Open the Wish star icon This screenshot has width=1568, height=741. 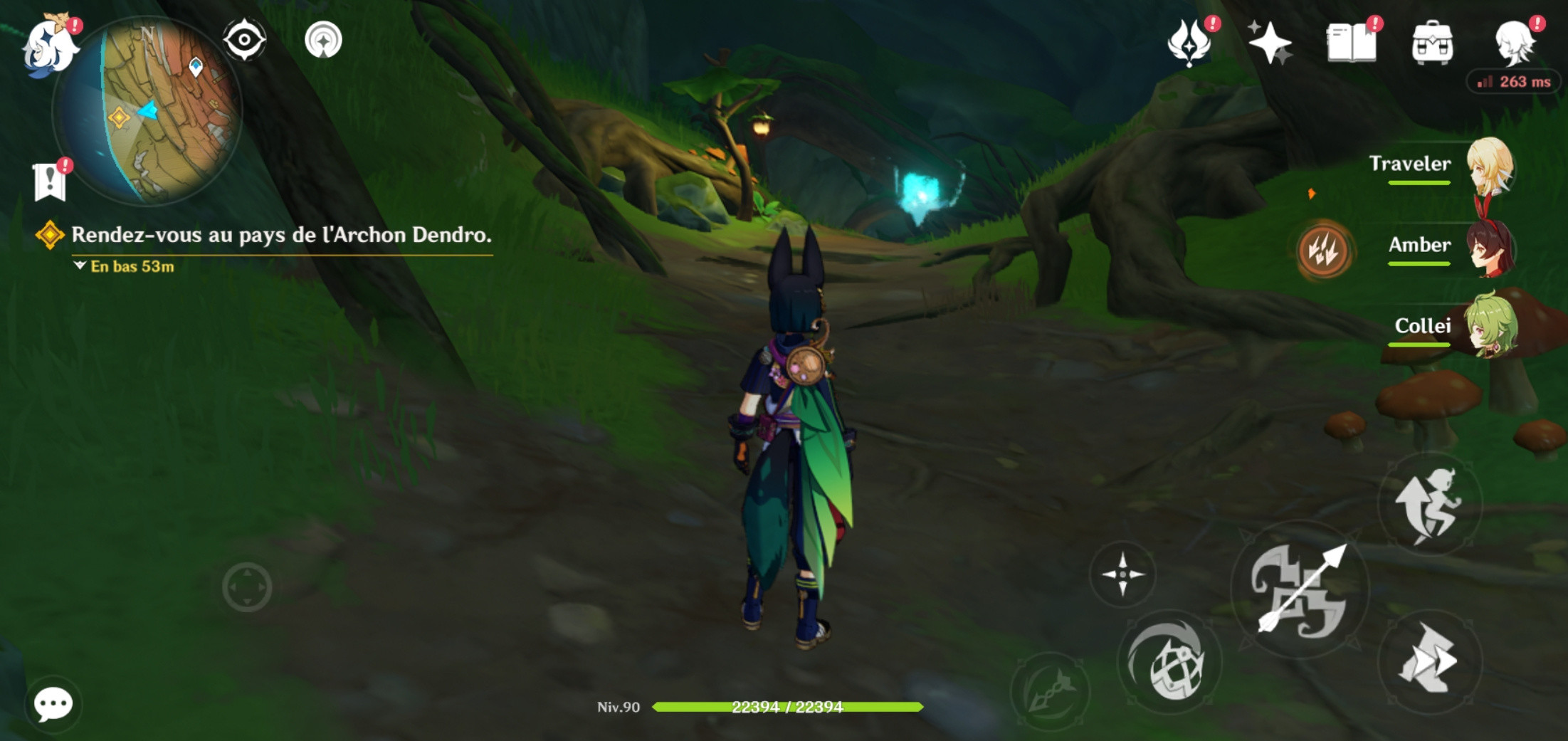[x=1269, y=43]
